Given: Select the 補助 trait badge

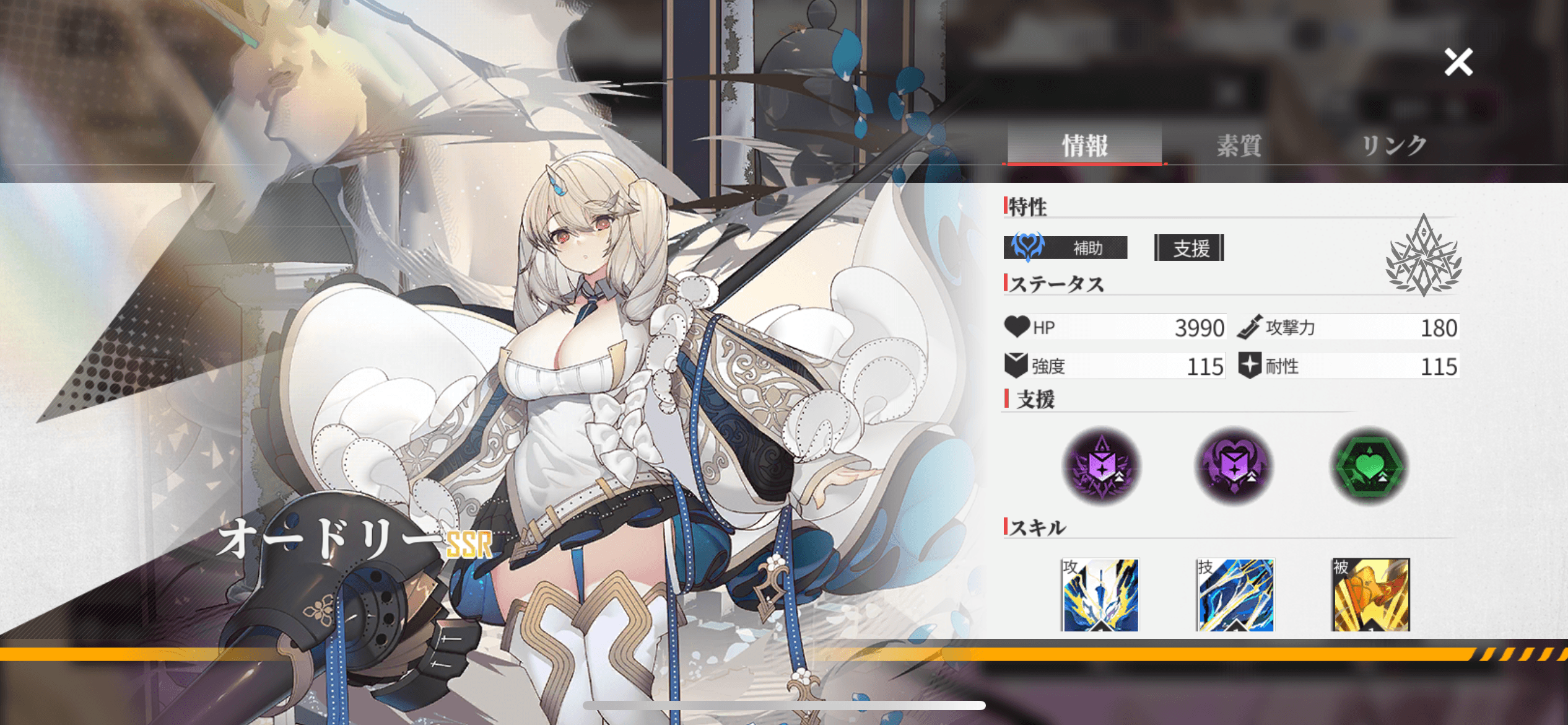Looking at the screenshot, I should point(1065,248).
